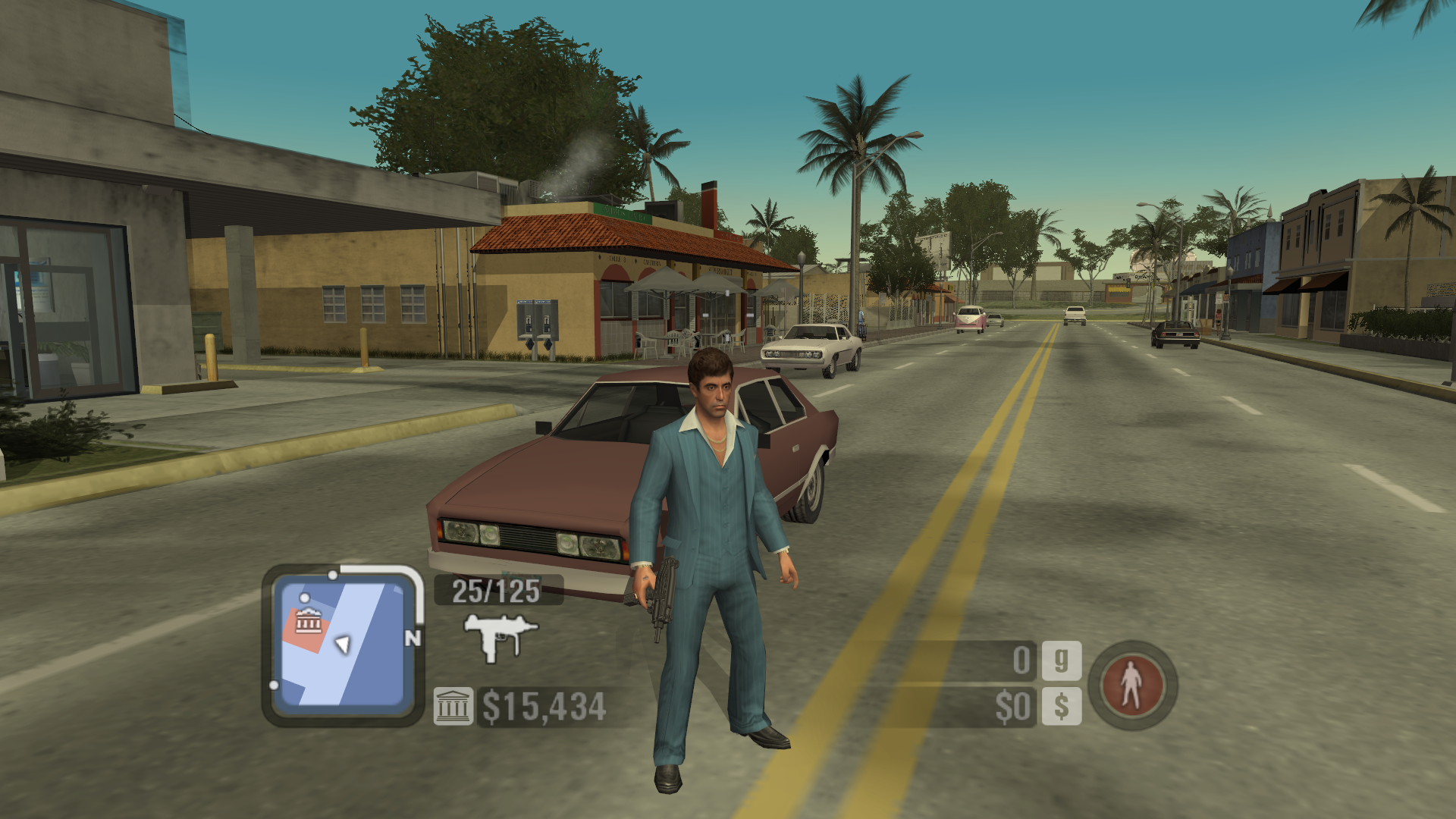Click the dirty money dollar icon
The image size is (1456, 819).
point(1061,707)
